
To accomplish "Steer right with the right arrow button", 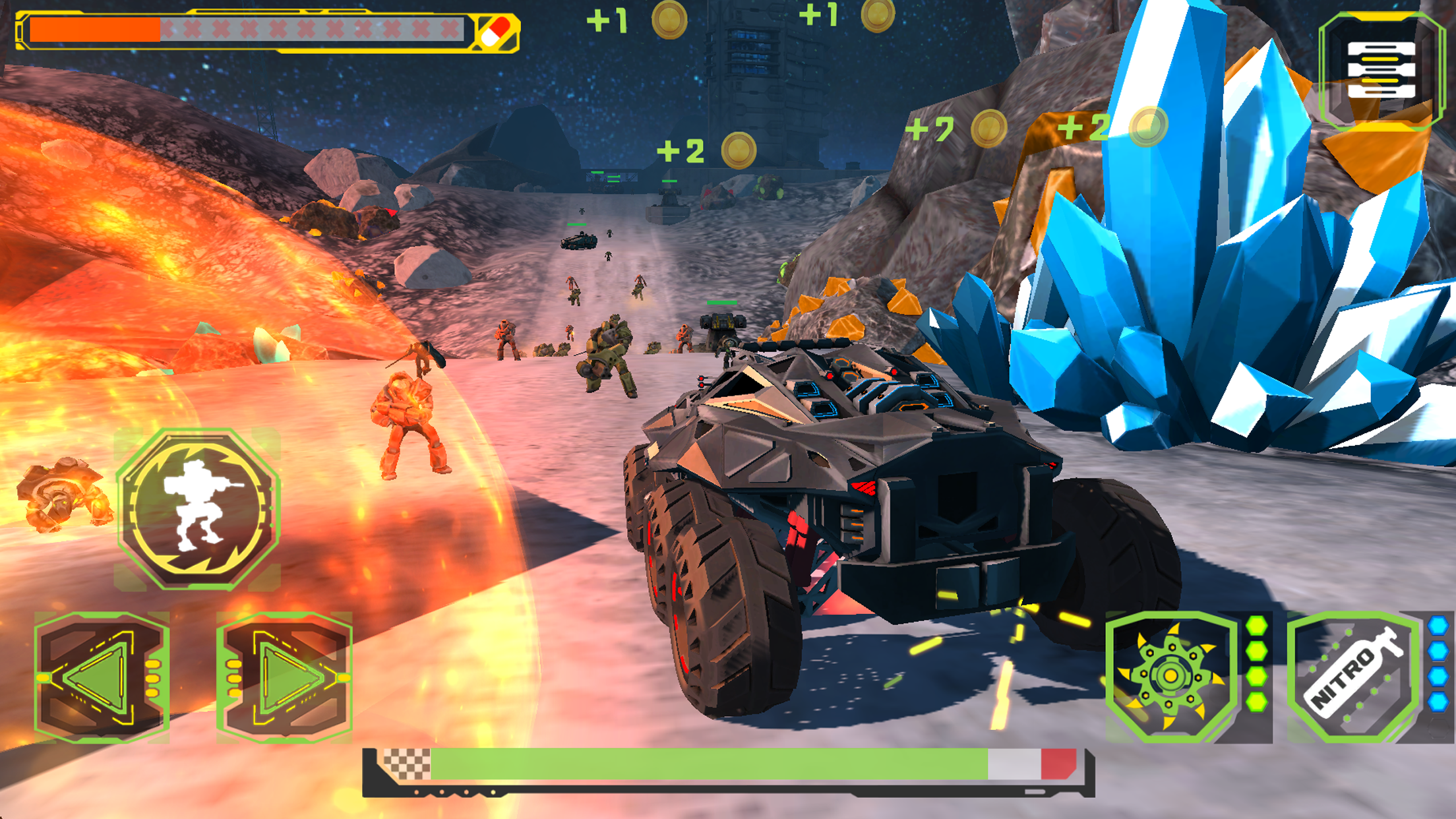I will pyautogui.click(x=284, y=678).
